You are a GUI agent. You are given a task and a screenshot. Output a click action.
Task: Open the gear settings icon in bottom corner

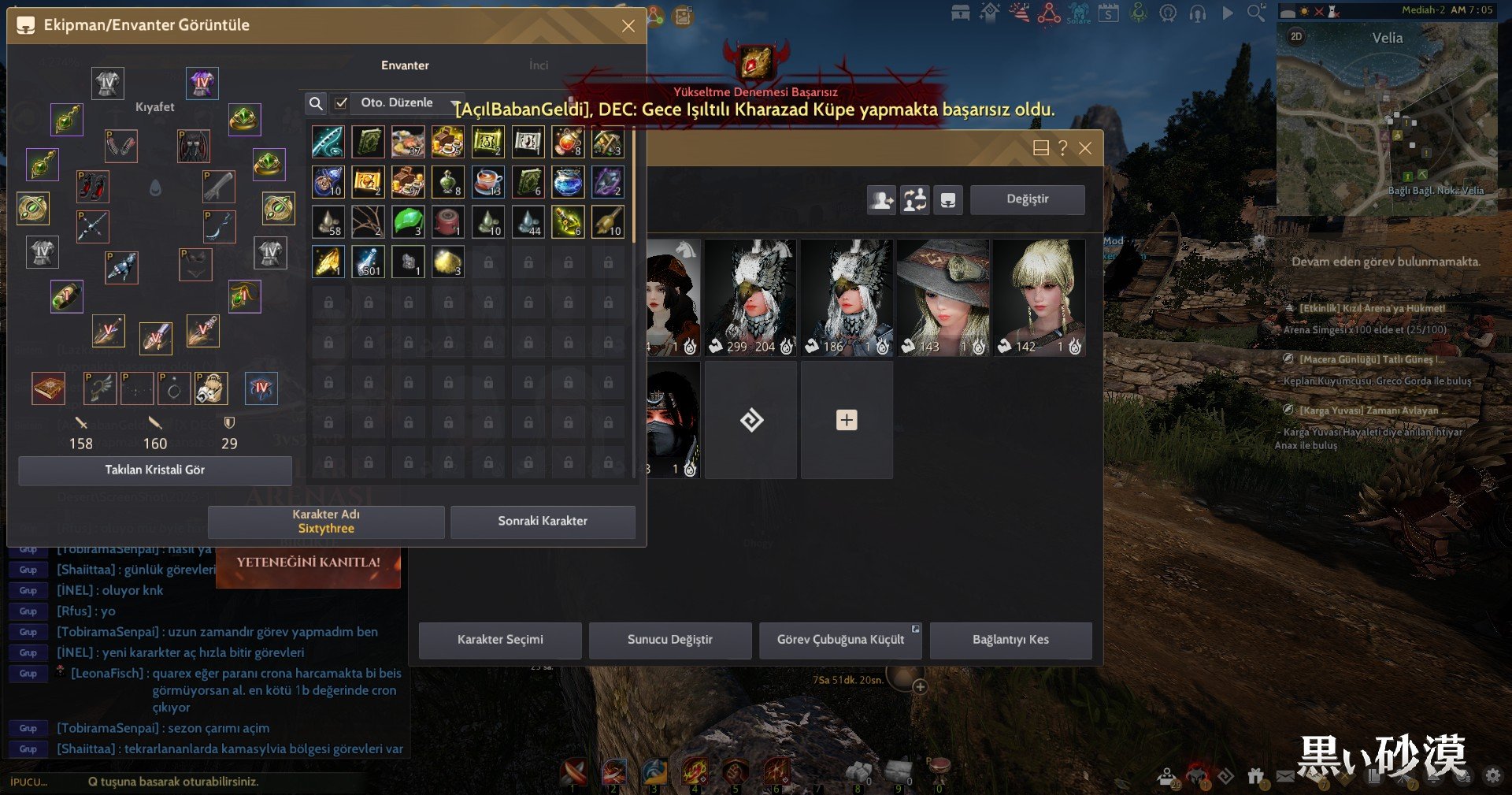1492,776
